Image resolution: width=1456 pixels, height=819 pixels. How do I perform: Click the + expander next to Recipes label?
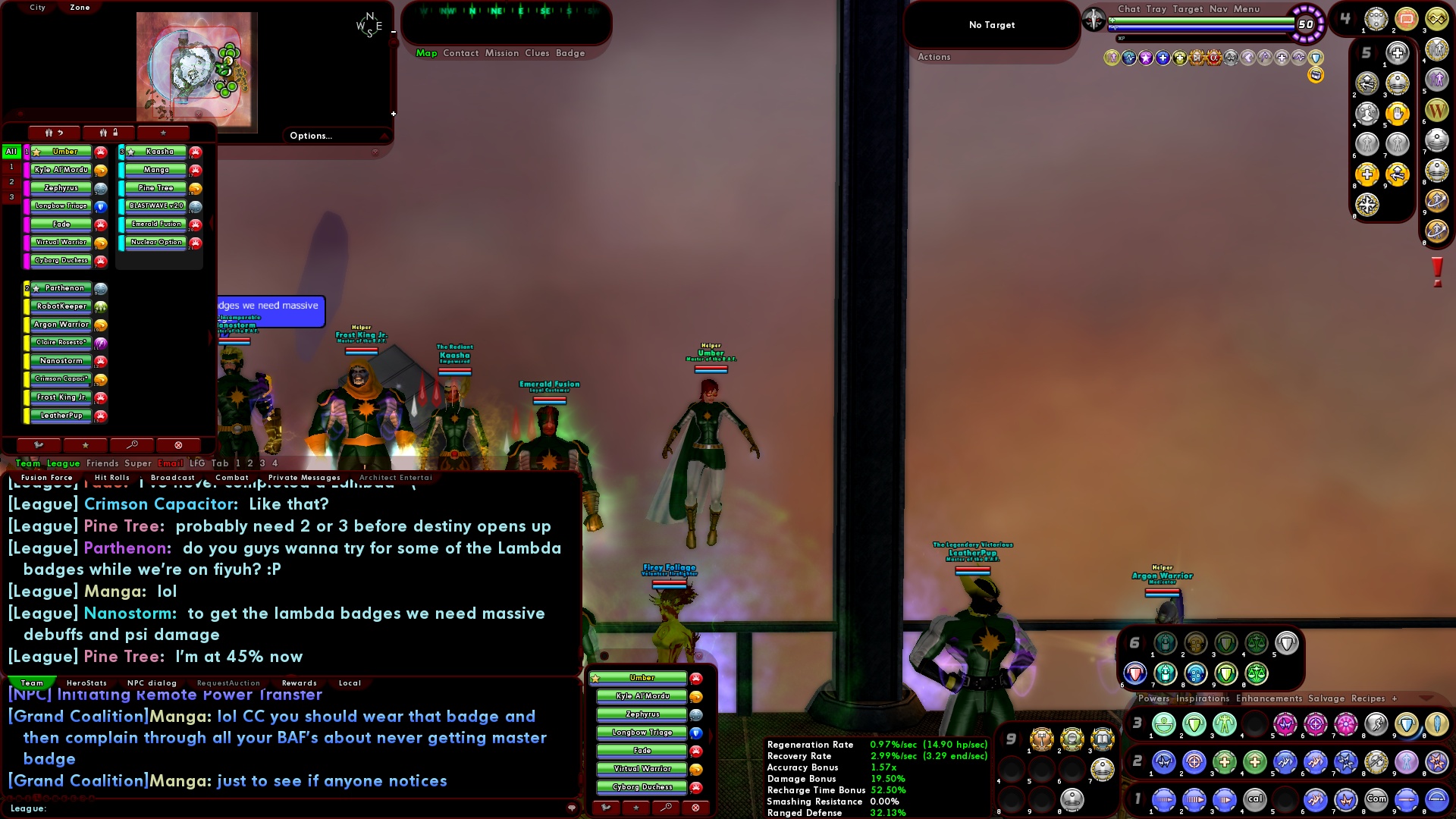[1395, 698]
